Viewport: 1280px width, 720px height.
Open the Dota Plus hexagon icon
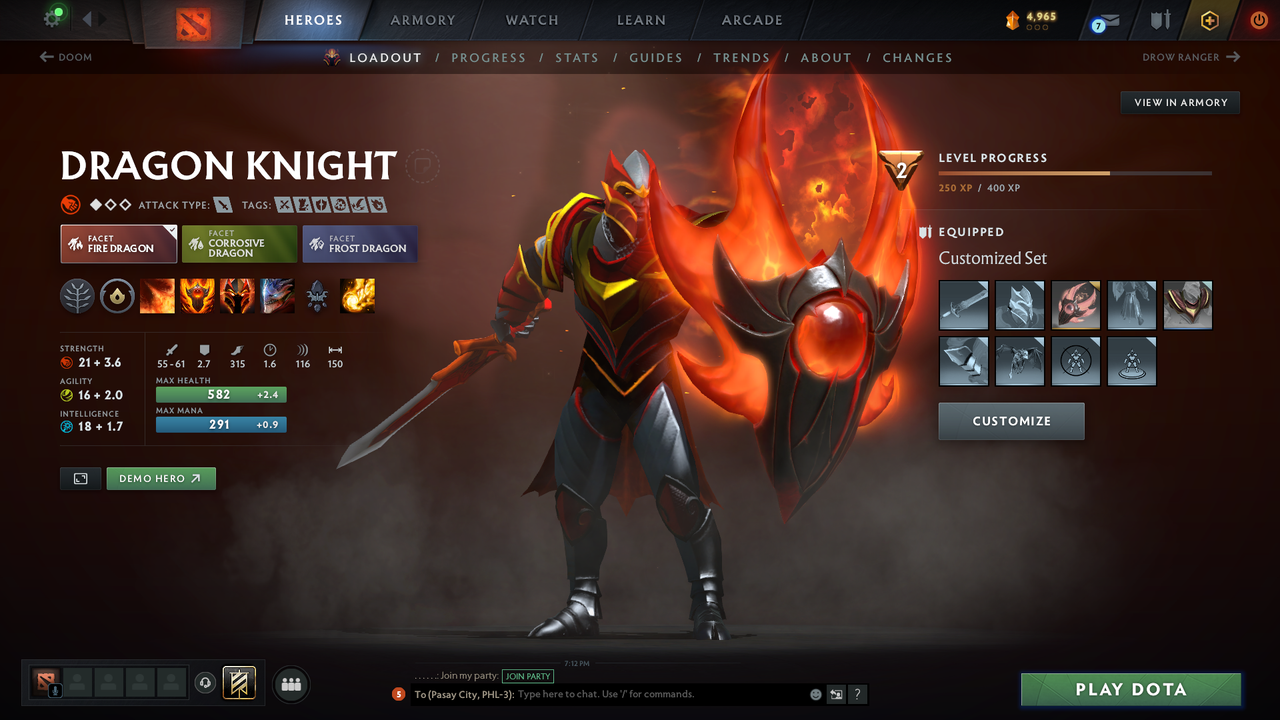point(1209,20)
